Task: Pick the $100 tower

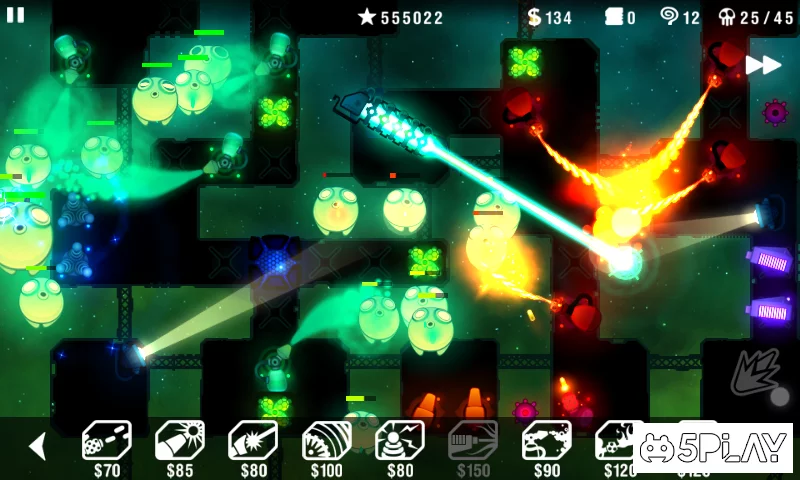Action: 326,442
